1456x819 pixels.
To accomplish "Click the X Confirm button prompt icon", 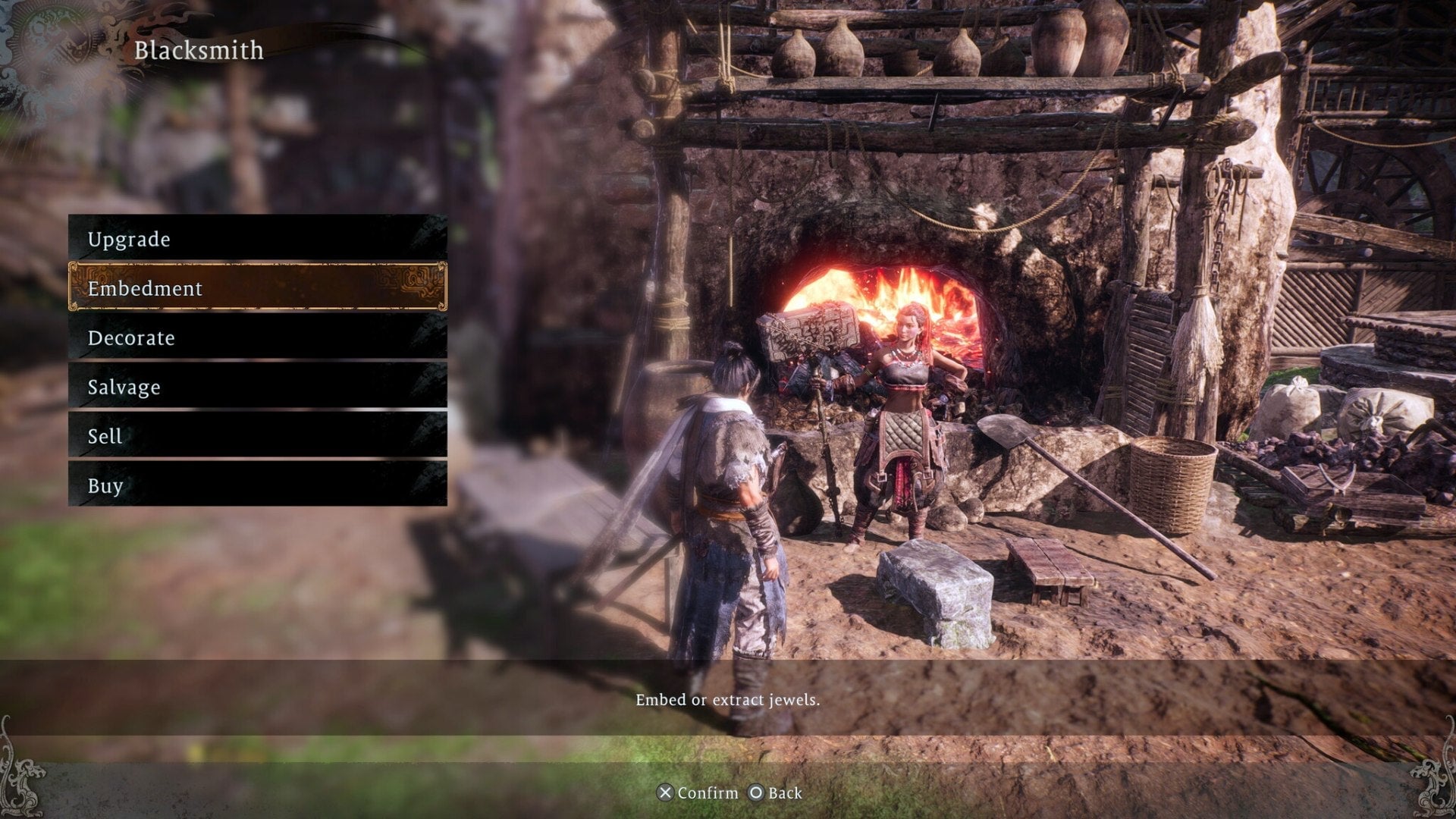I will pos(666,792).
